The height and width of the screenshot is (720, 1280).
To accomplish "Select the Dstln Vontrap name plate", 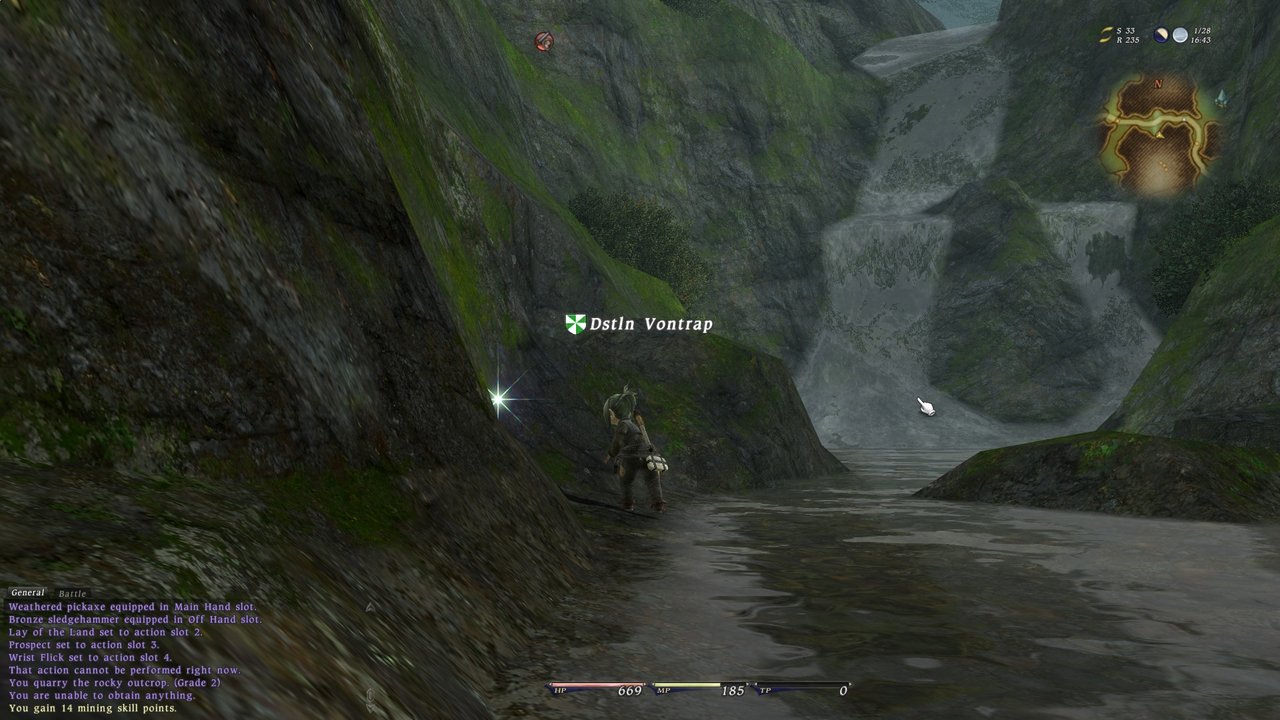I will (640, 324).
